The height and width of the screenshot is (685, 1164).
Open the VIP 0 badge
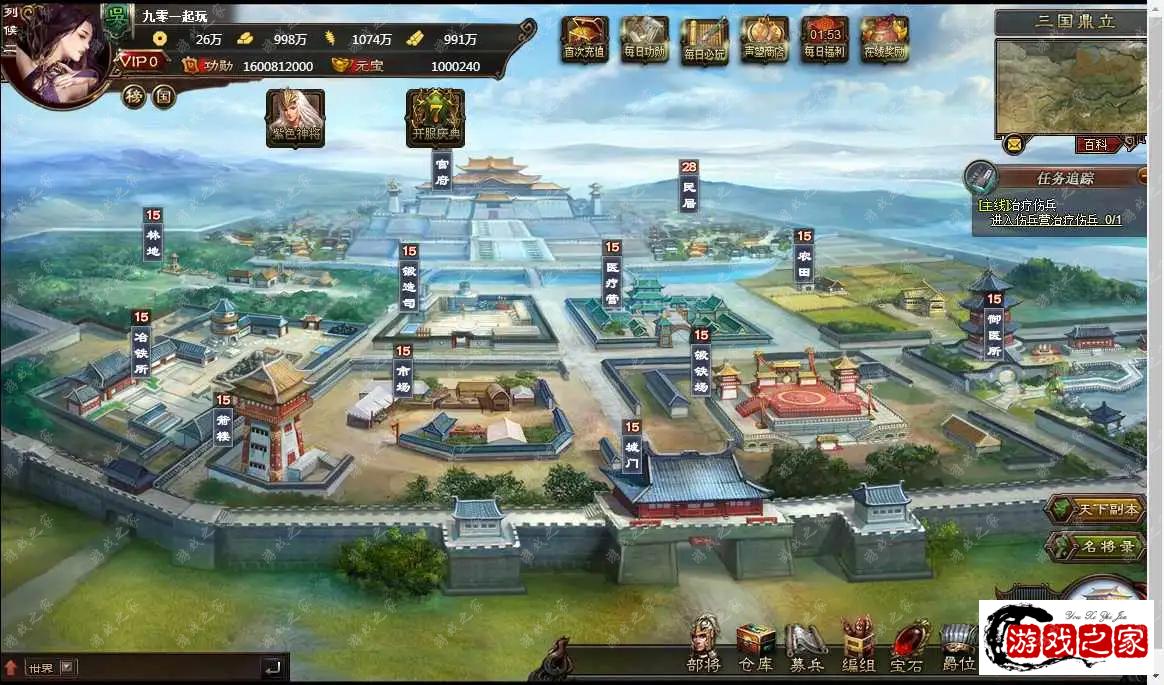click(141, 62)
